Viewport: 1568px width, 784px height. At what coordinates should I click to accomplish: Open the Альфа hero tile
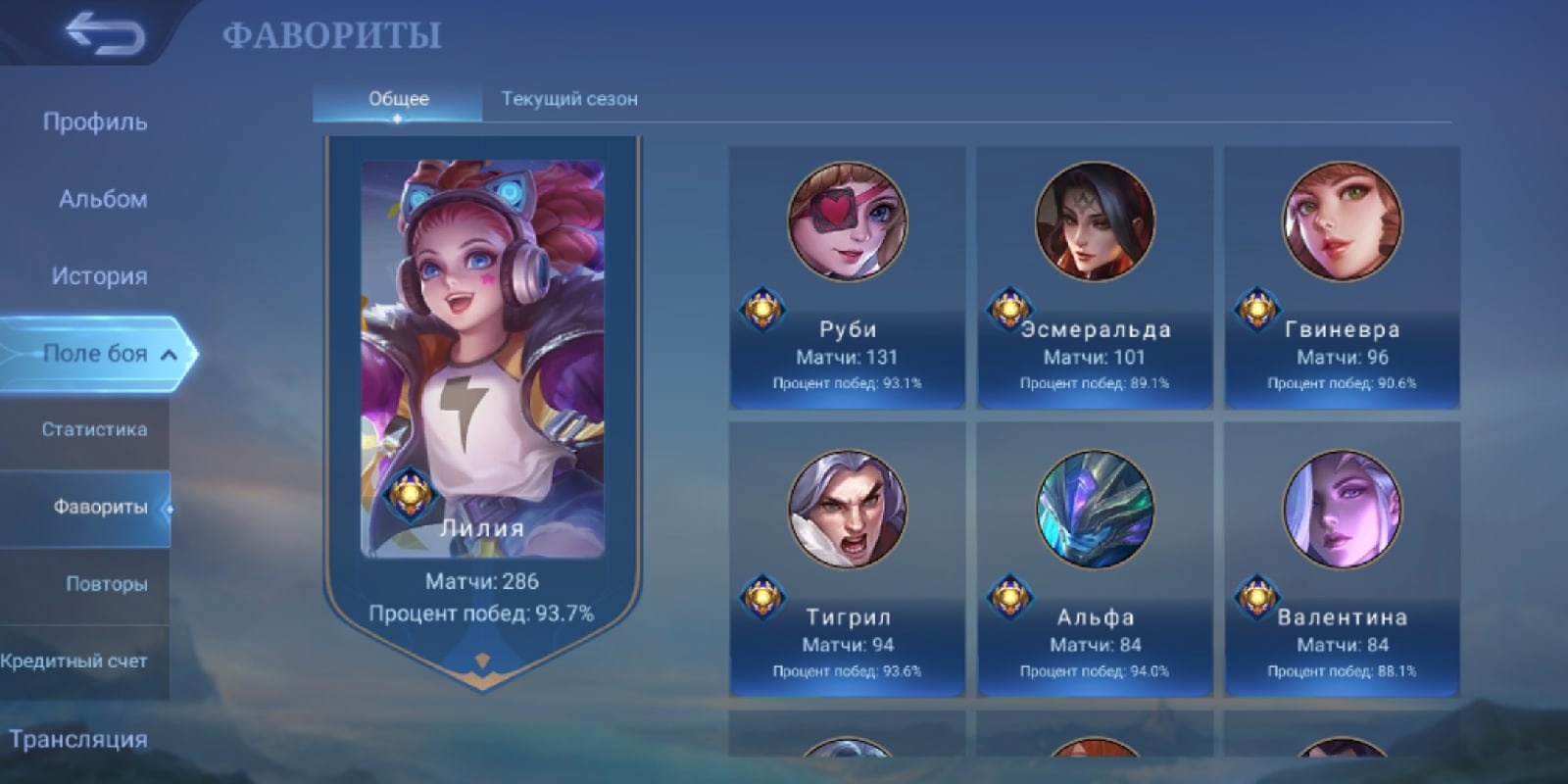(1095, 561)
